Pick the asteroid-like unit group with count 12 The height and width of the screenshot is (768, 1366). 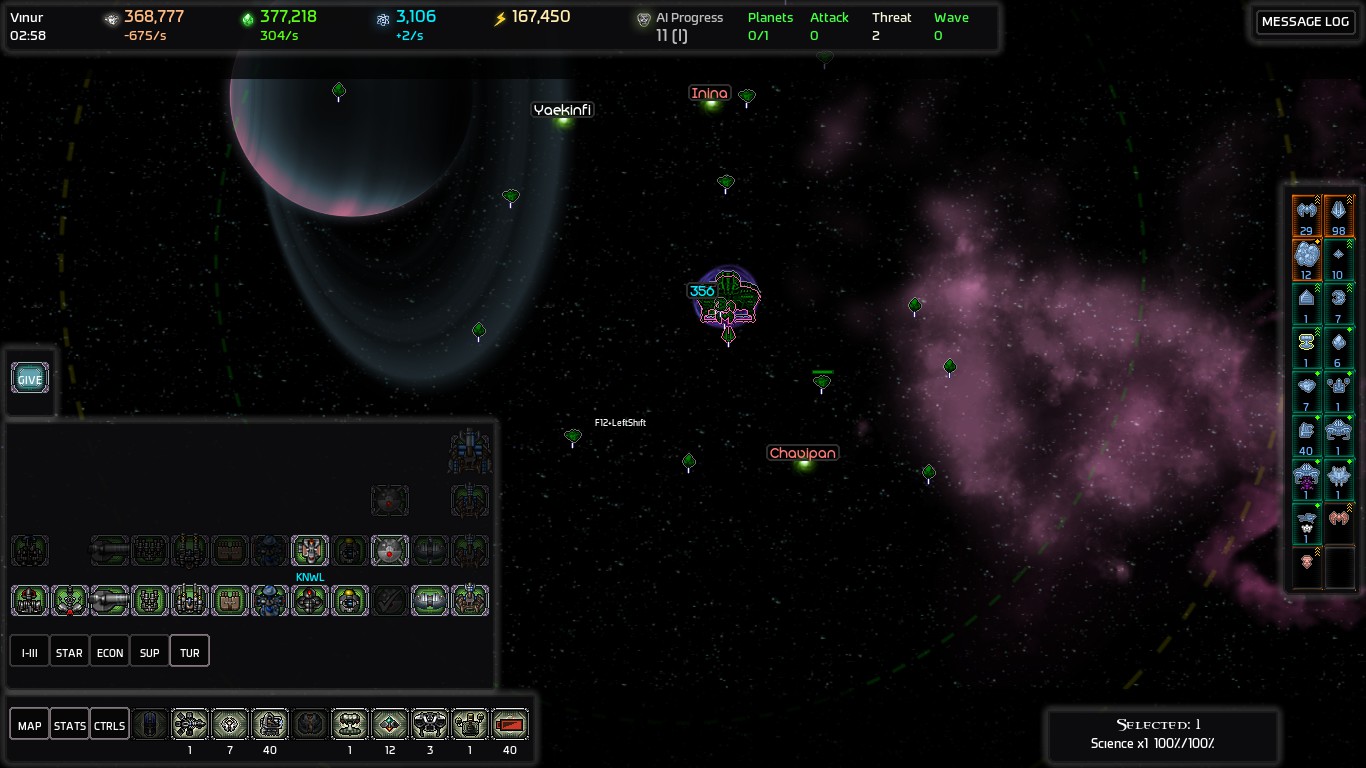click(x=1306, y=258)
